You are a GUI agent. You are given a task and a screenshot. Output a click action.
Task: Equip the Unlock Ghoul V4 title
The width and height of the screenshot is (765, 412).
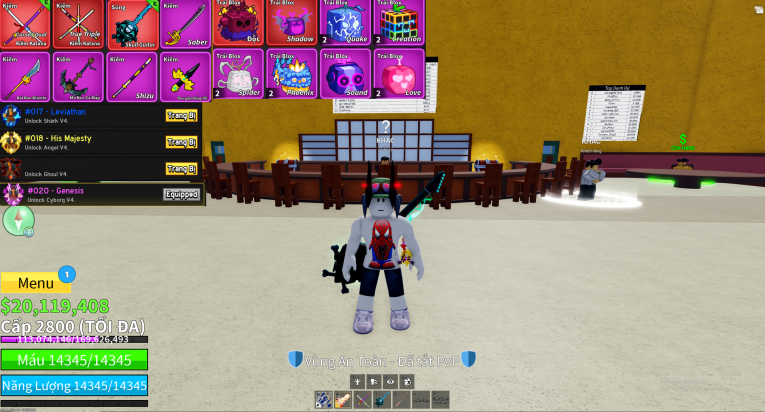pyautogui.click(x=181, y=168)
